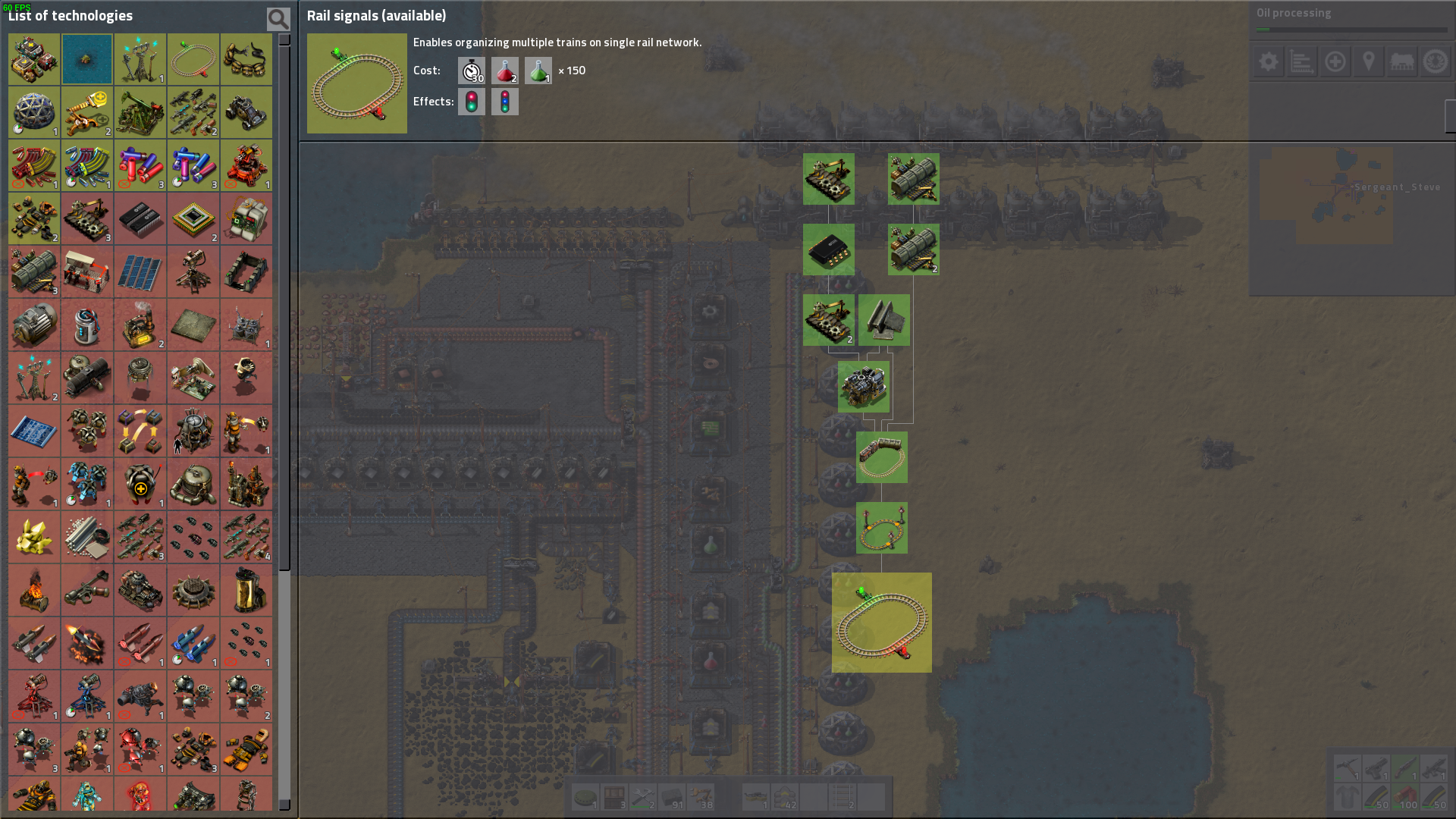The height and width of the screenshot is (819, 1456).
Task: Click the large Rail signals tree node
Action: click(882, 623)
